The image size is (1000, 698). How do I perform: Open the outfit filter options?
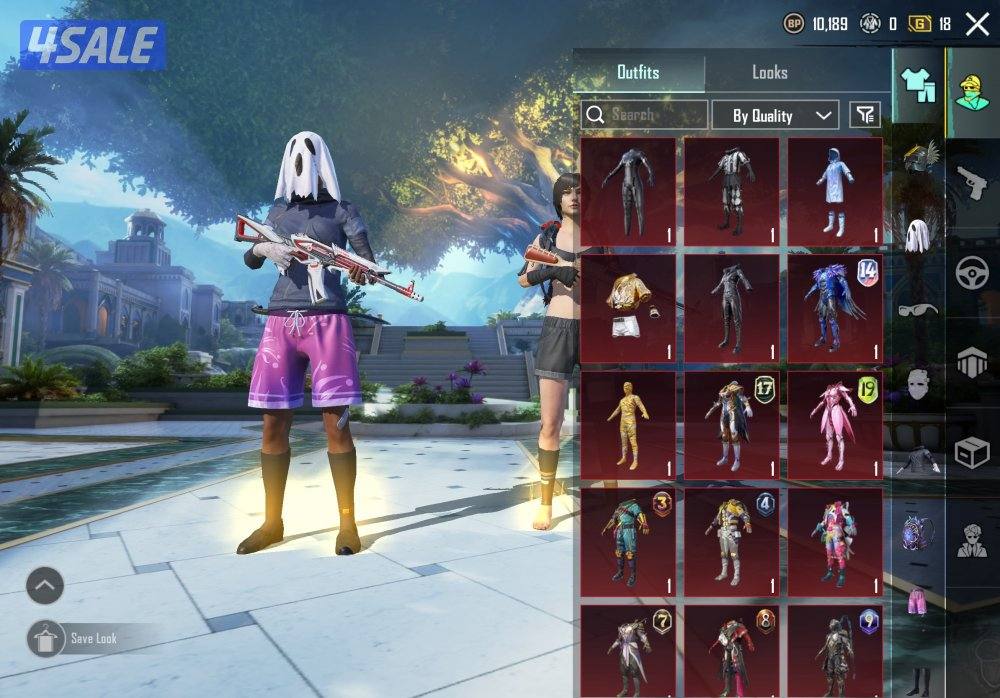(865, 115)
